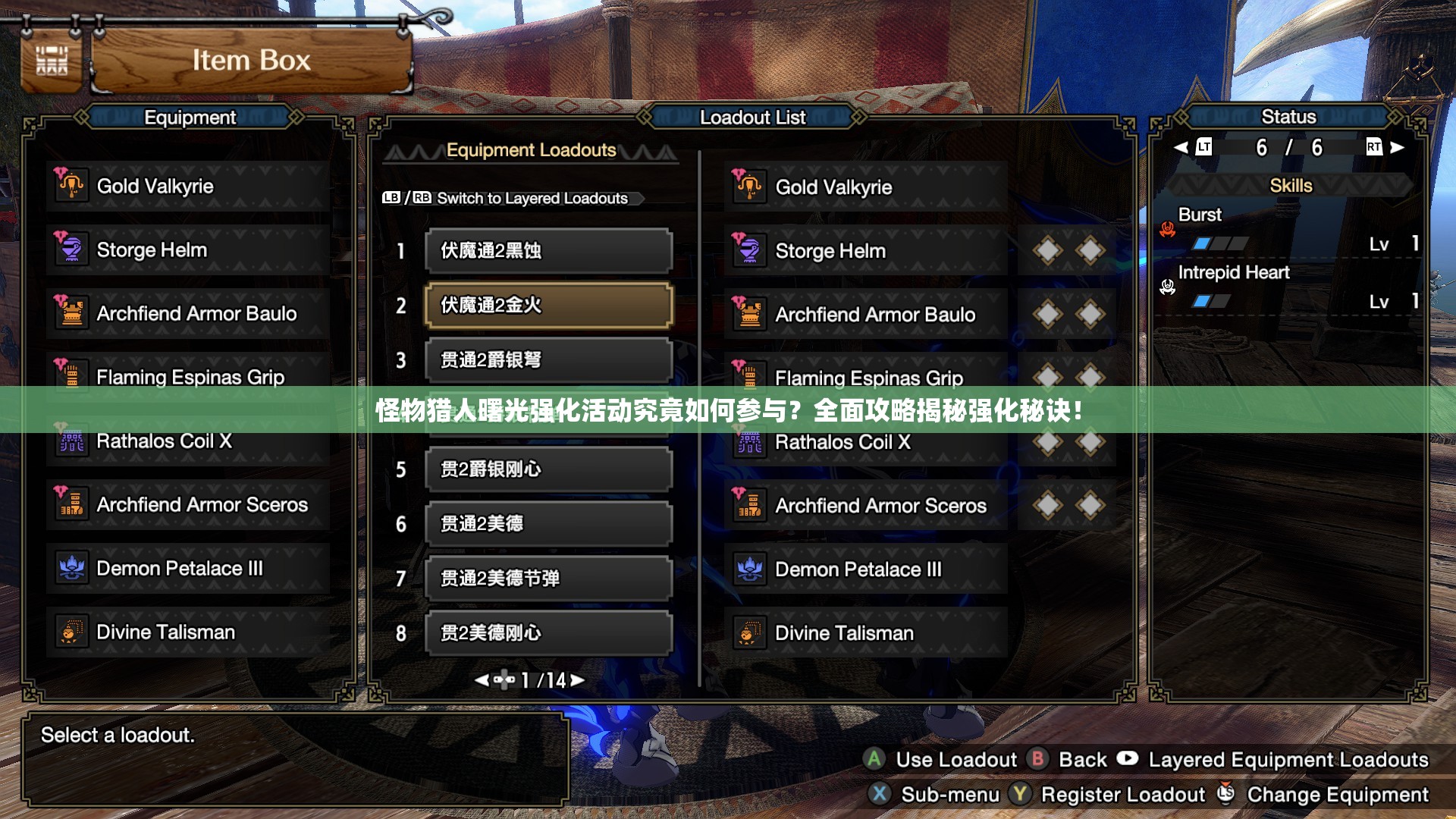
Task: Choose the highlighted loadout 伏魔通2金火
Action: click(548, 306)
